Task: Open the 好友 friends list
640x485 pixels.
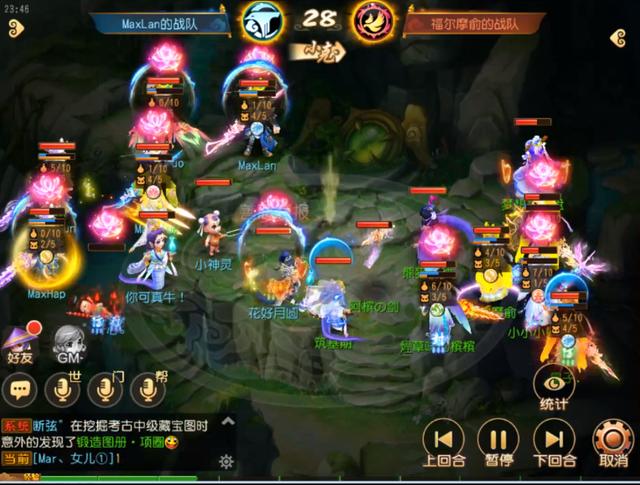Action: coord(21,342)
